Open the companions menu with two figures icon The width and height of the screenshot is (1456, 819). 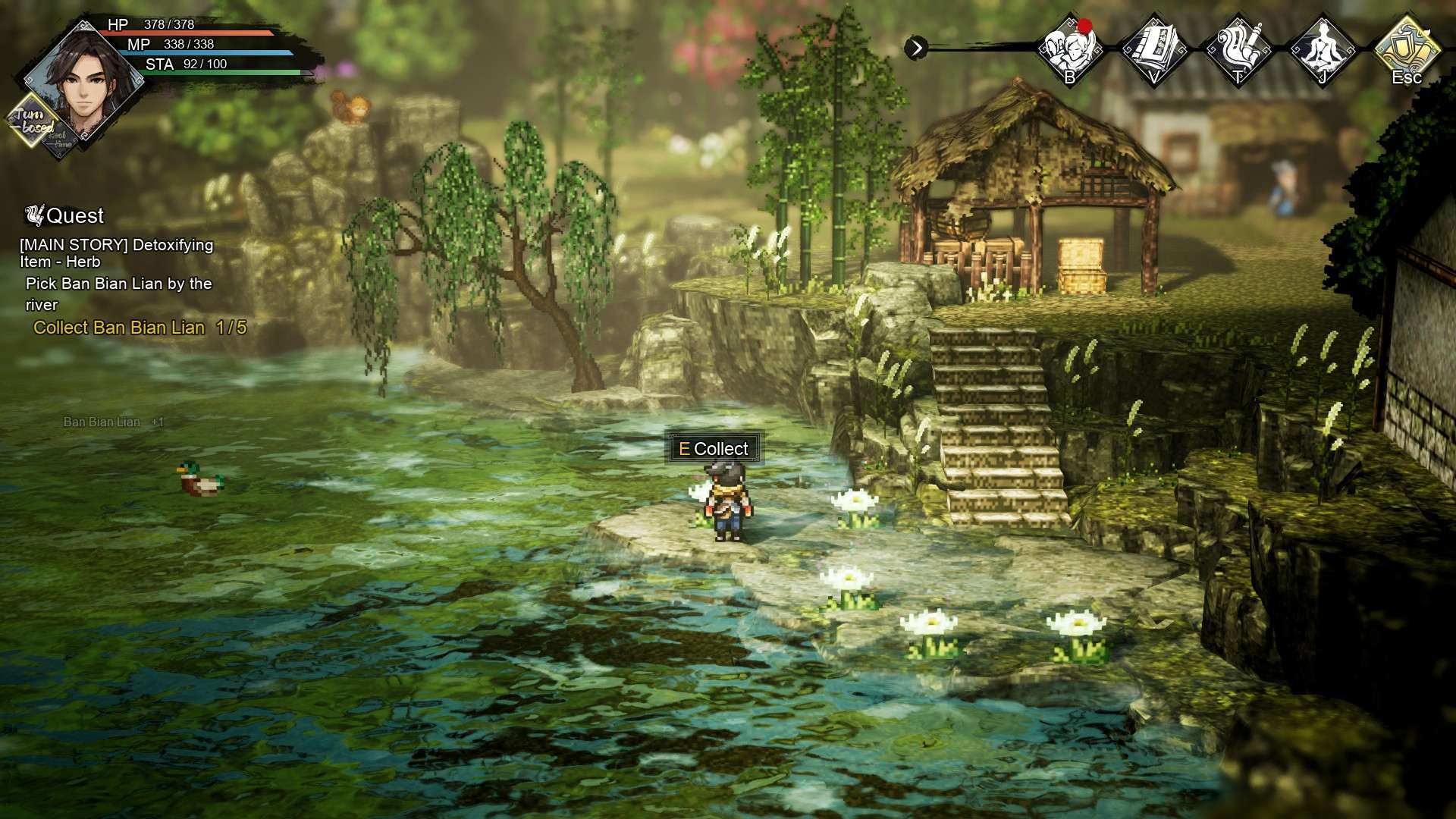click(x=1069, y=49)
